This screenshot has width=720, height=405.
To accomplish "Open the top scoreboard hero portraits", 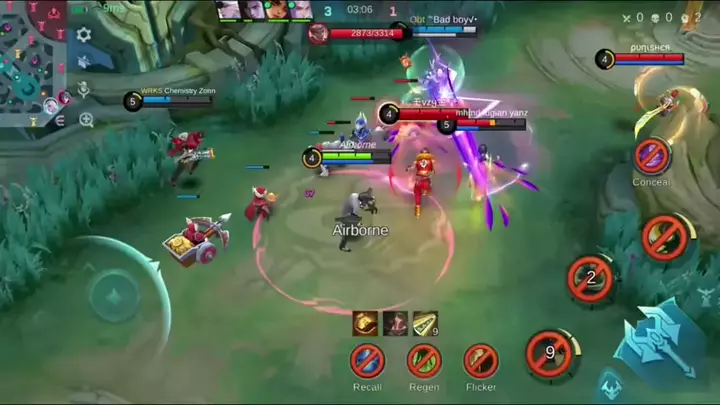I will tap(264, 10).
